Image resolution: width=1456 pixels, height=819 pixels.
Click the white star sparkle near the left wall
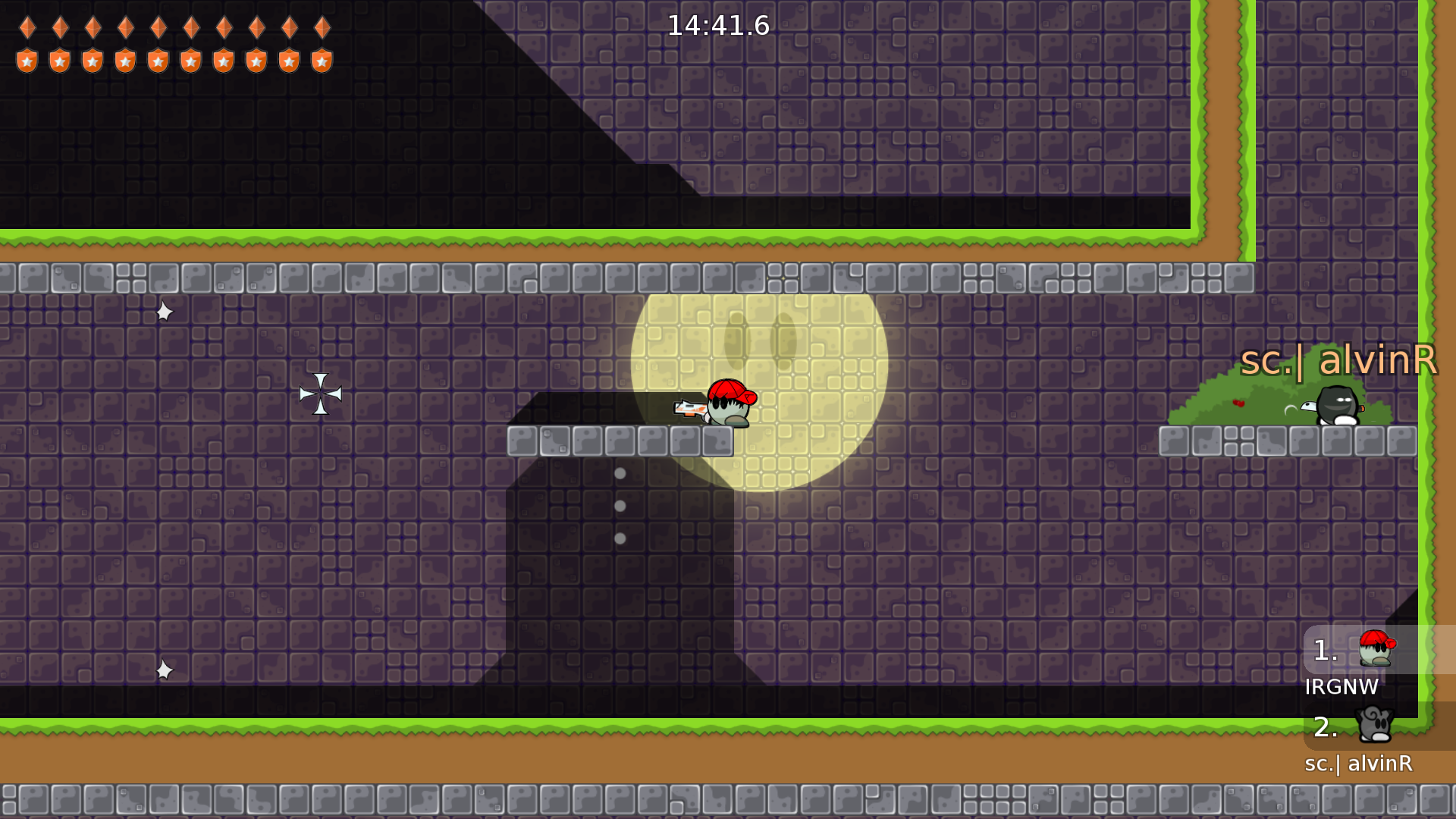pos(164,312)
